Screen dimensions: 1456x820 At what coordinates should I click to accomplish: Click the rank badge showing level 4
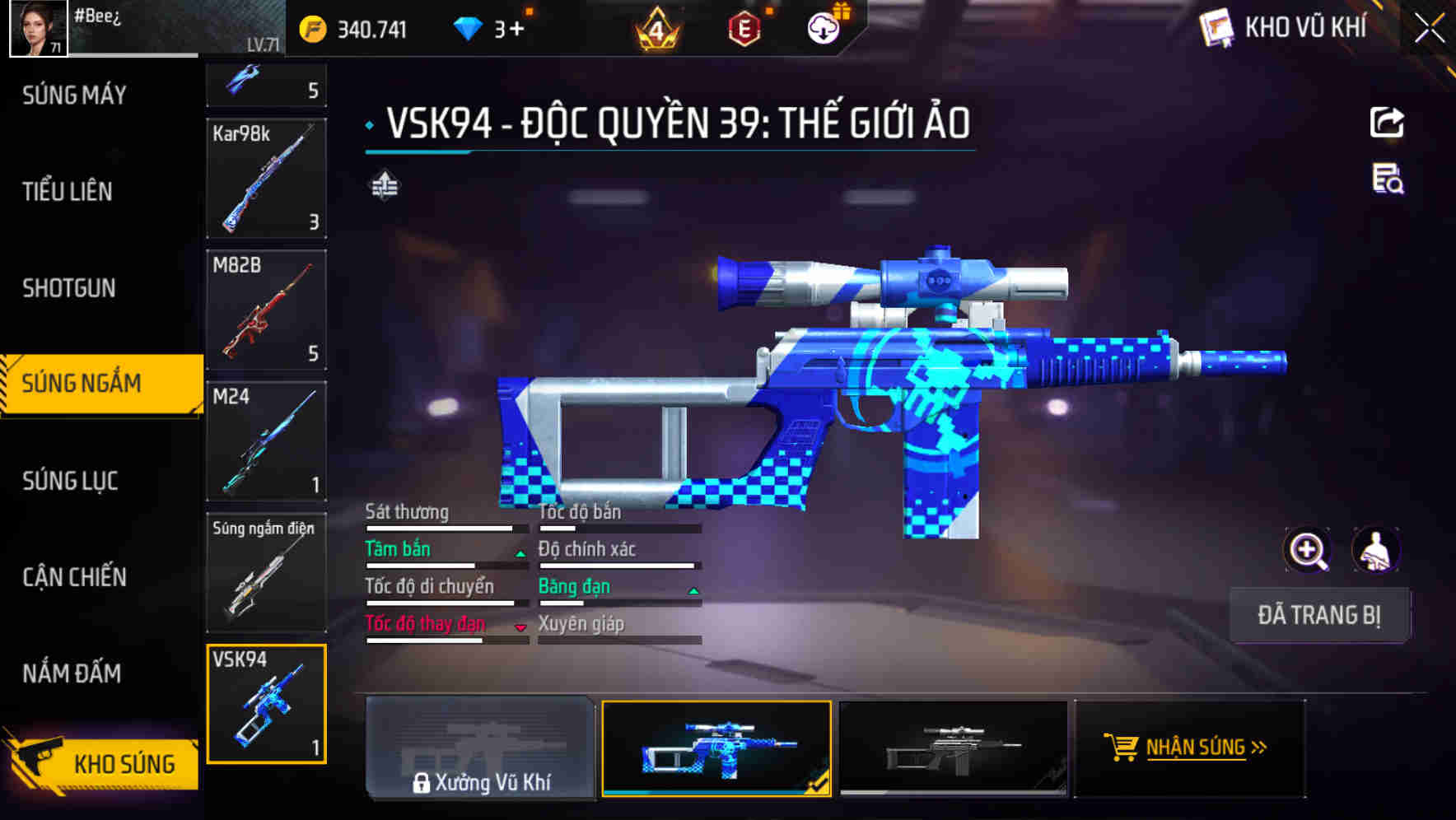click(655, 27)
